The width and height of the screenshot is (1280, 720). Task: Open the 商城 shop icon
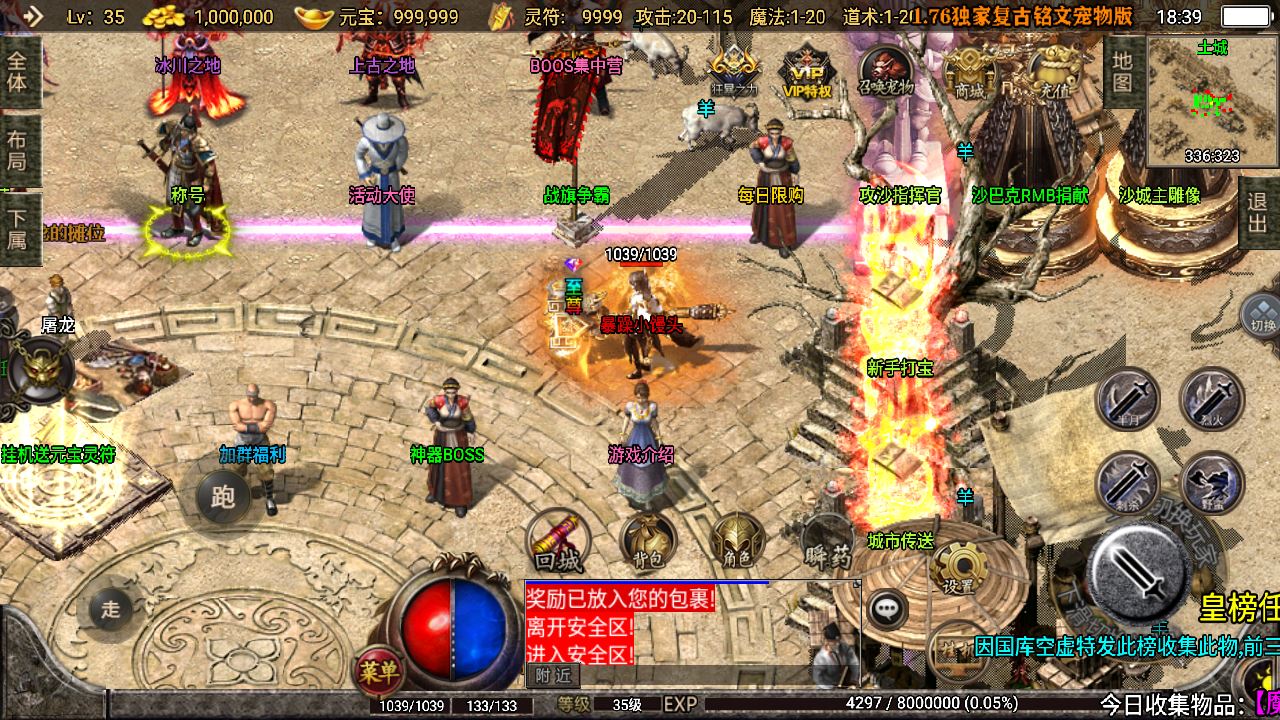[x=969, y=72]
